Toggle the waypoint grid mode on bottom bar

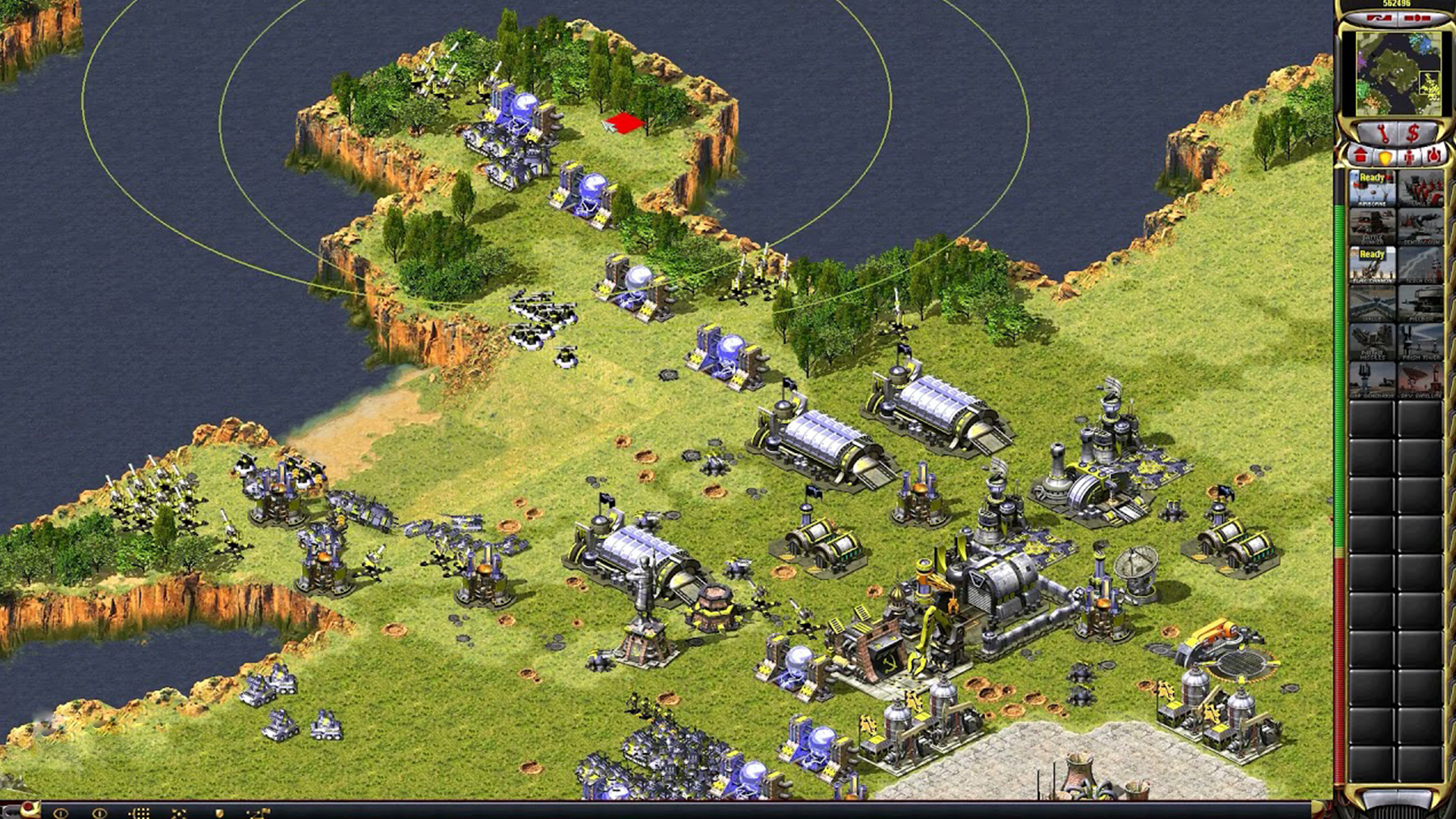pyautogui.click(x=139, y=814)
